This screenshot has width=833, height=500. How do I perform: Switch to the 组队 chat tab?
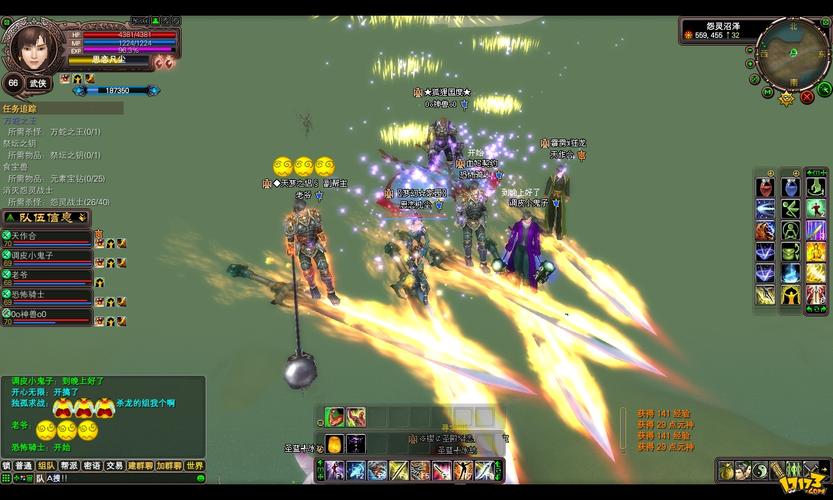click(x=46, y=466)
